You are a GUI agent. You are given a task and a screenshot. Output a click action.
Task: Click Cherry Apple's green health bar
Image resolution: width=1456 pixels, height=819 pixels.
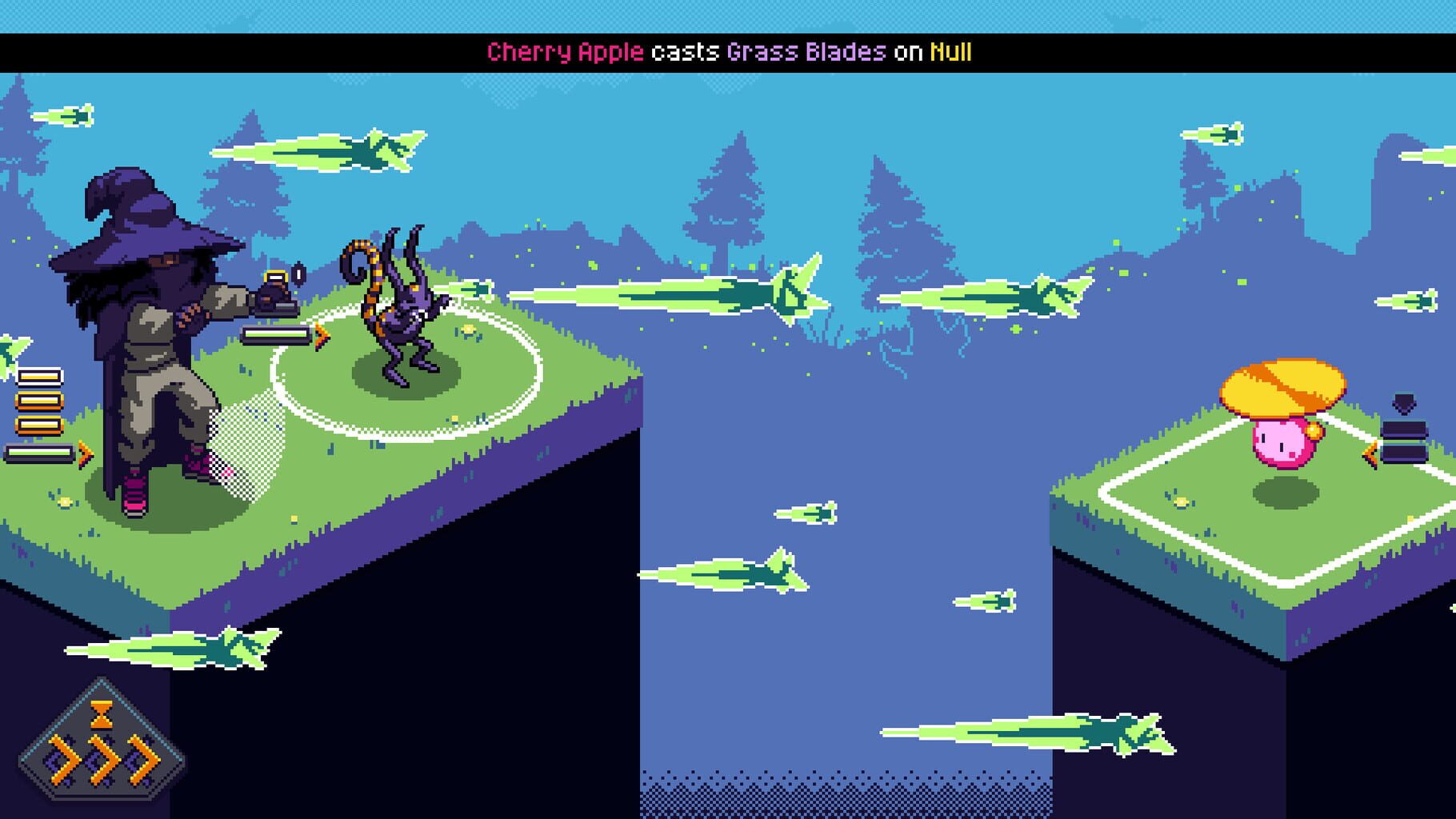coord(38,452)
